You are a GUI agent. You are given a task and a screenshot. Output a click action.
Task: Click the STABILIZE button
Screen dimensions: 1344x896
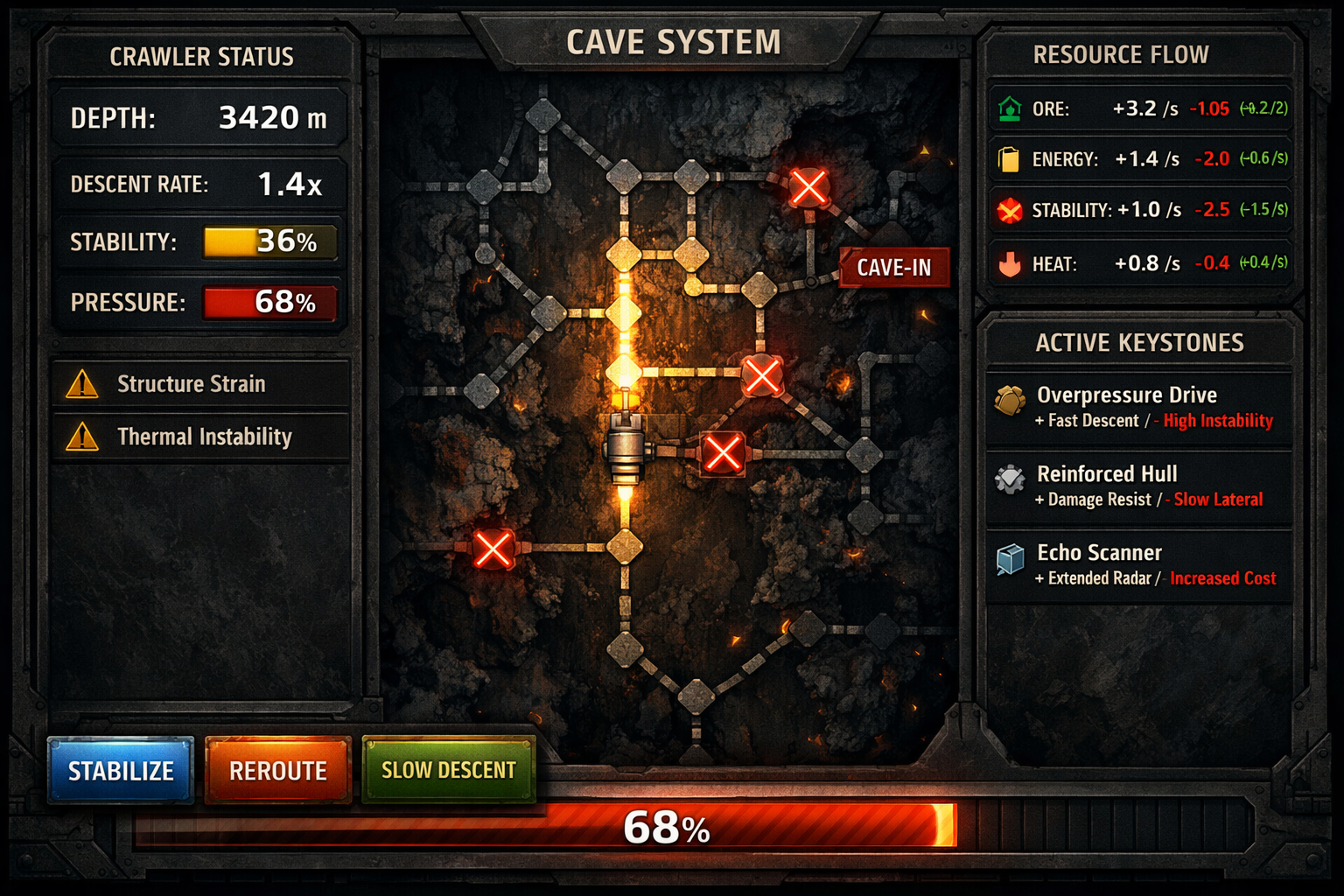pos(121,770)
